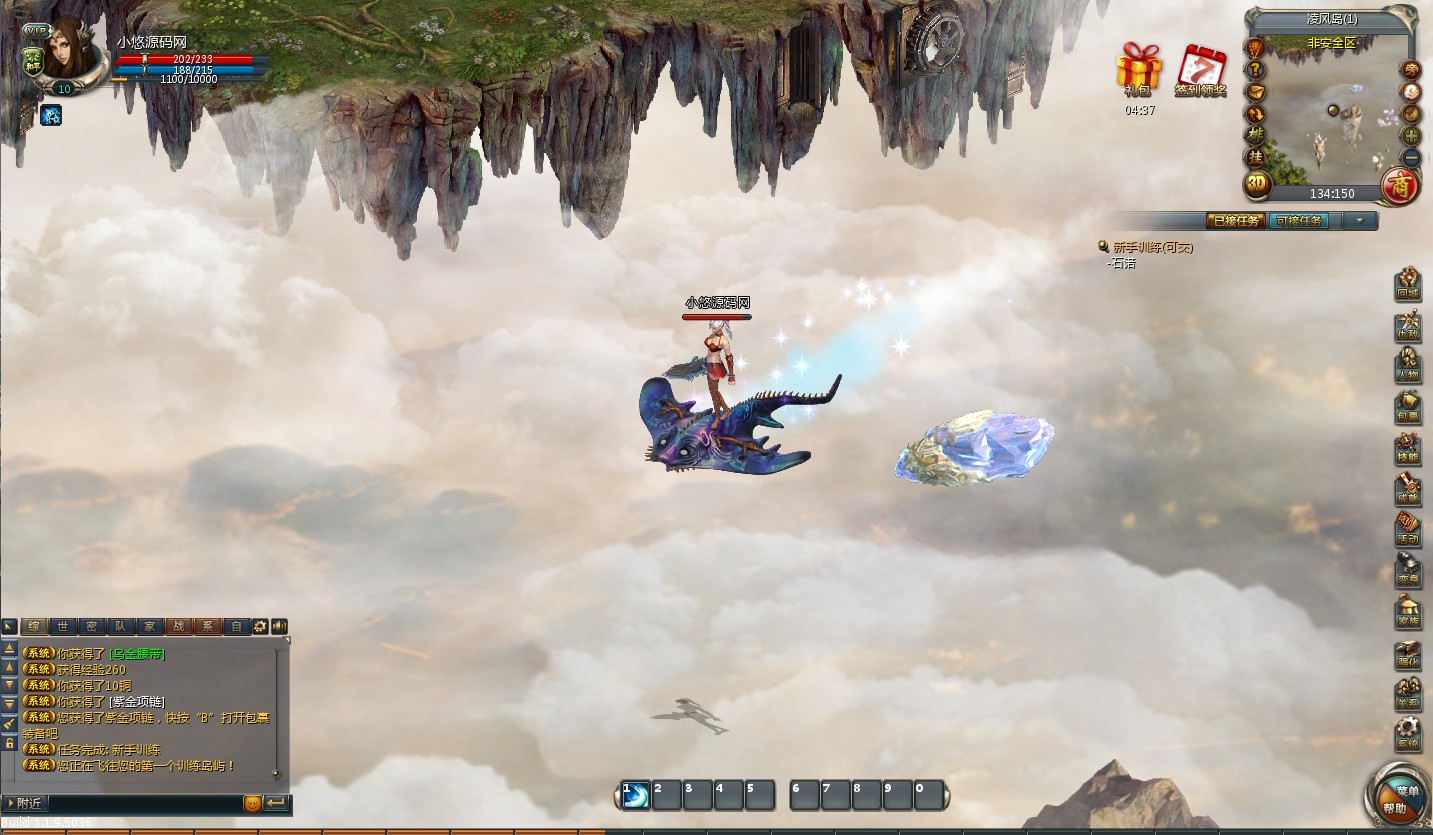Open the 包裹 inventory bag
The width and height of the screenshot is (1433, 835).
click(1408, 407)
